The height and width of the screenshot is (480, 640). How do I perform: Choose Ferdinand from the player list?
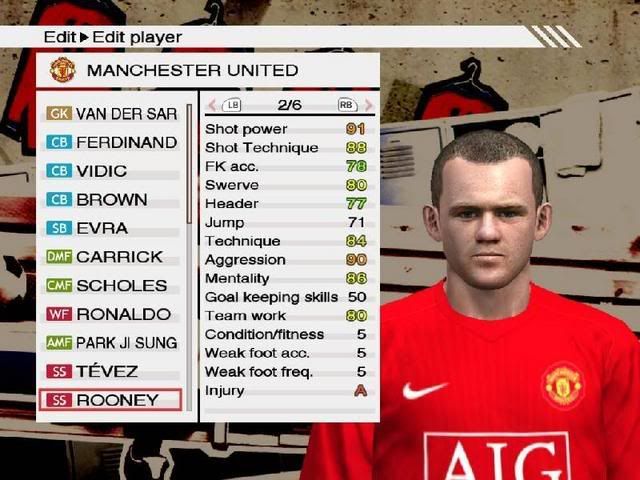pos(111,142)
